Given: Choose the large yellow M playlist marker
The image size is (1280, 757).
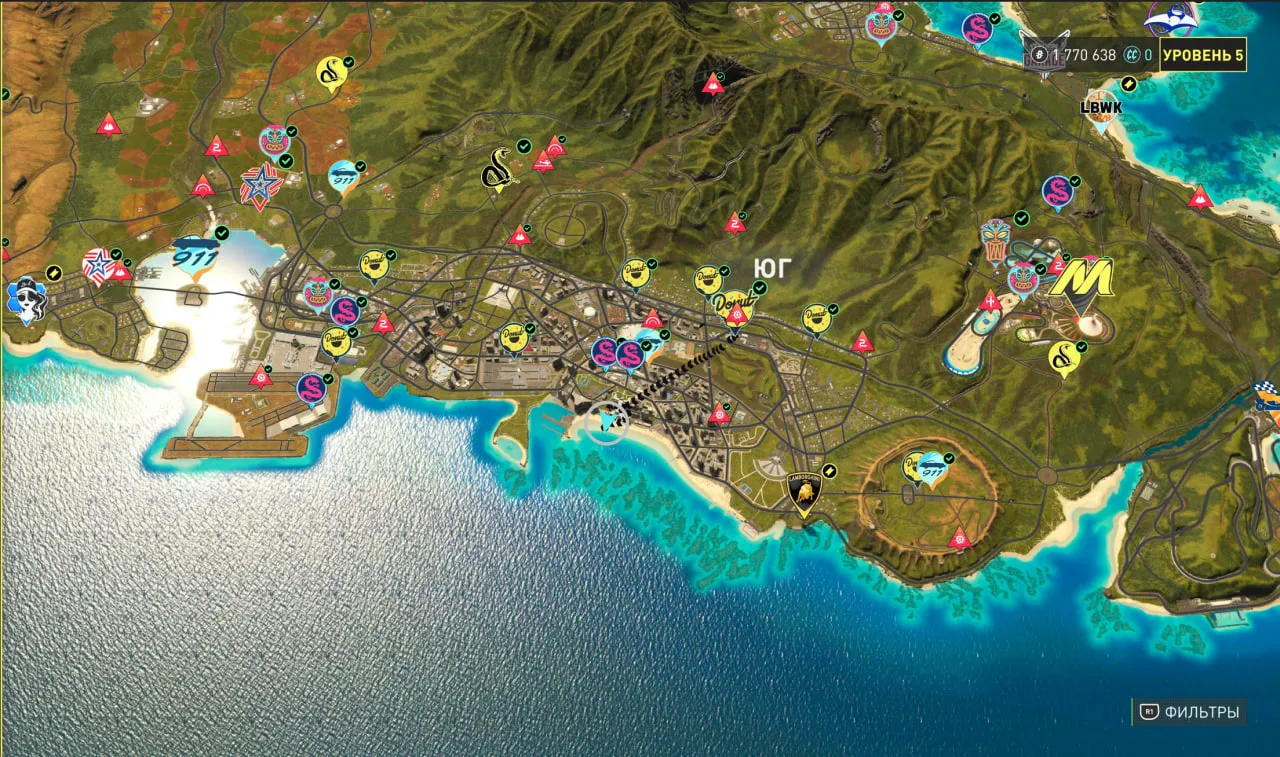Looking at the screenshot, I should coord(1080,281).
